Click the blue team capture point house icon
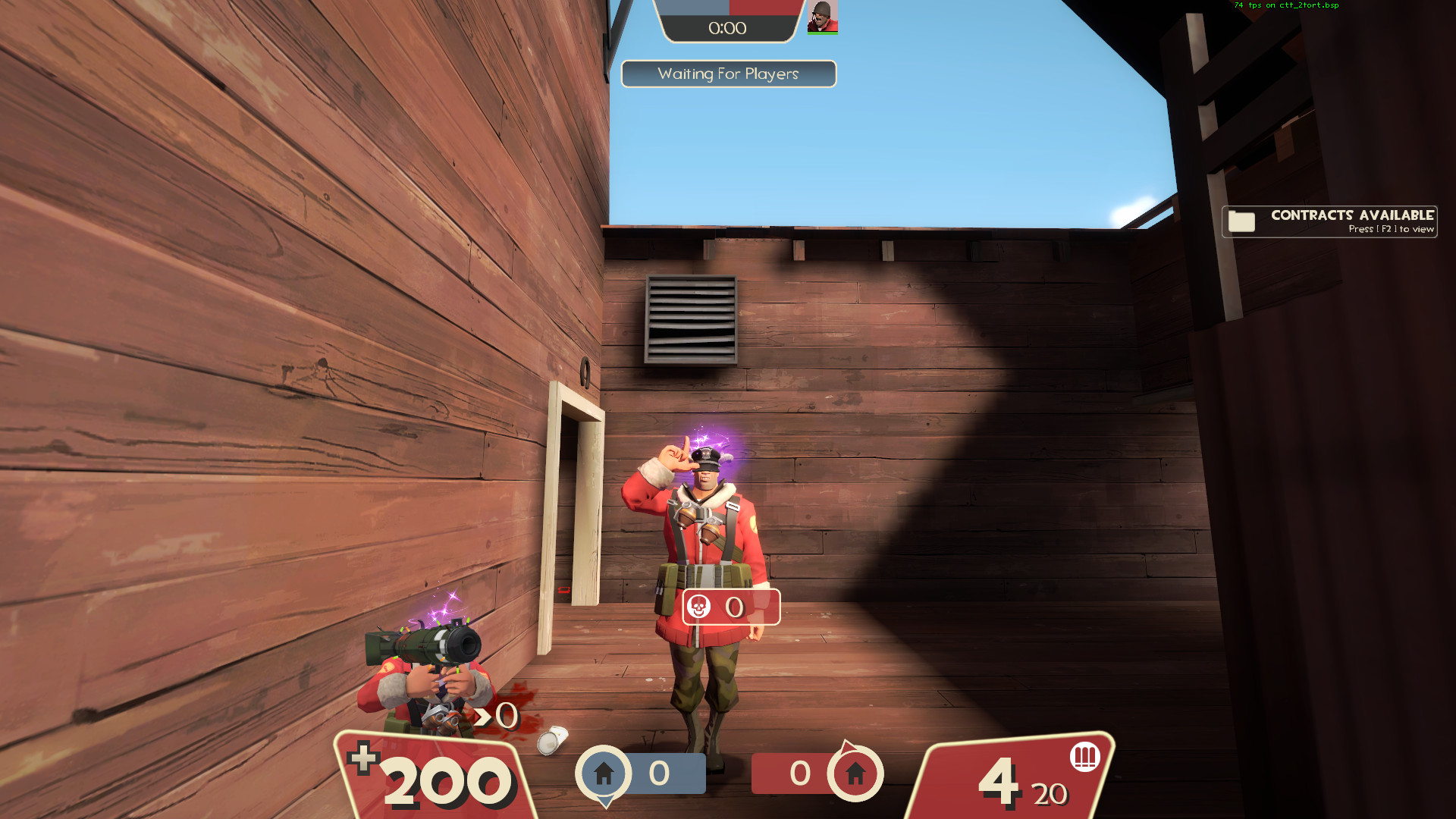The image size is (1456, 819). pyautogui.click(x=606, y=773)
